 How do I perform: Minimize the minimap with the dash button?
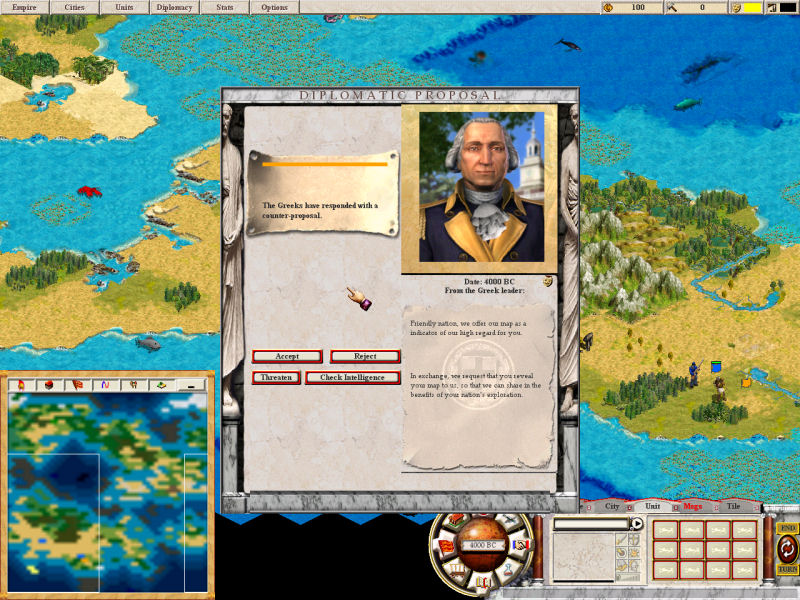click(x=188, y=384)
